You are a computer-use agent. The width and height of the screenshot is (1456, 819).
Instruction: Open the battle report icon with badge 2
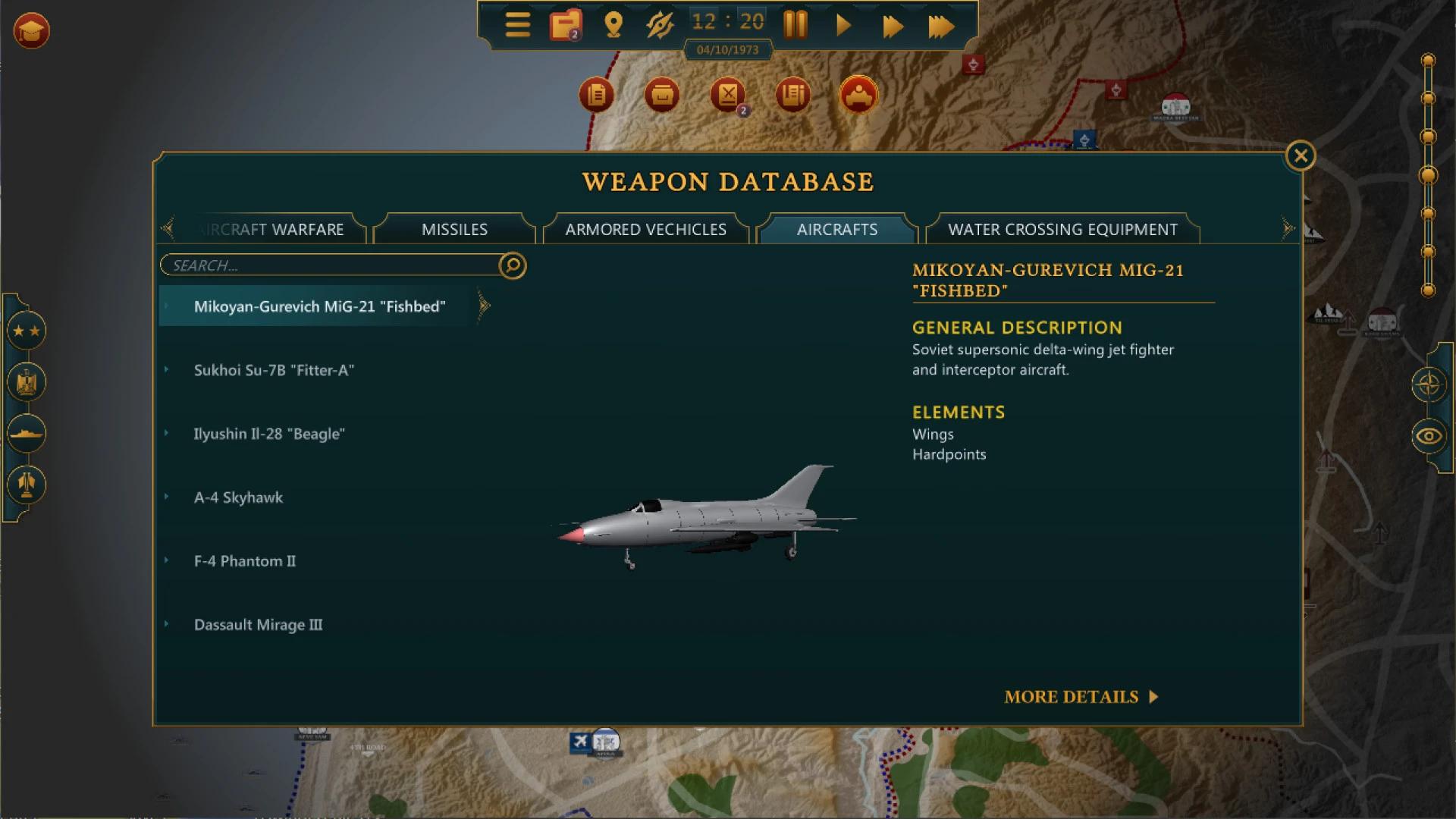728,95
